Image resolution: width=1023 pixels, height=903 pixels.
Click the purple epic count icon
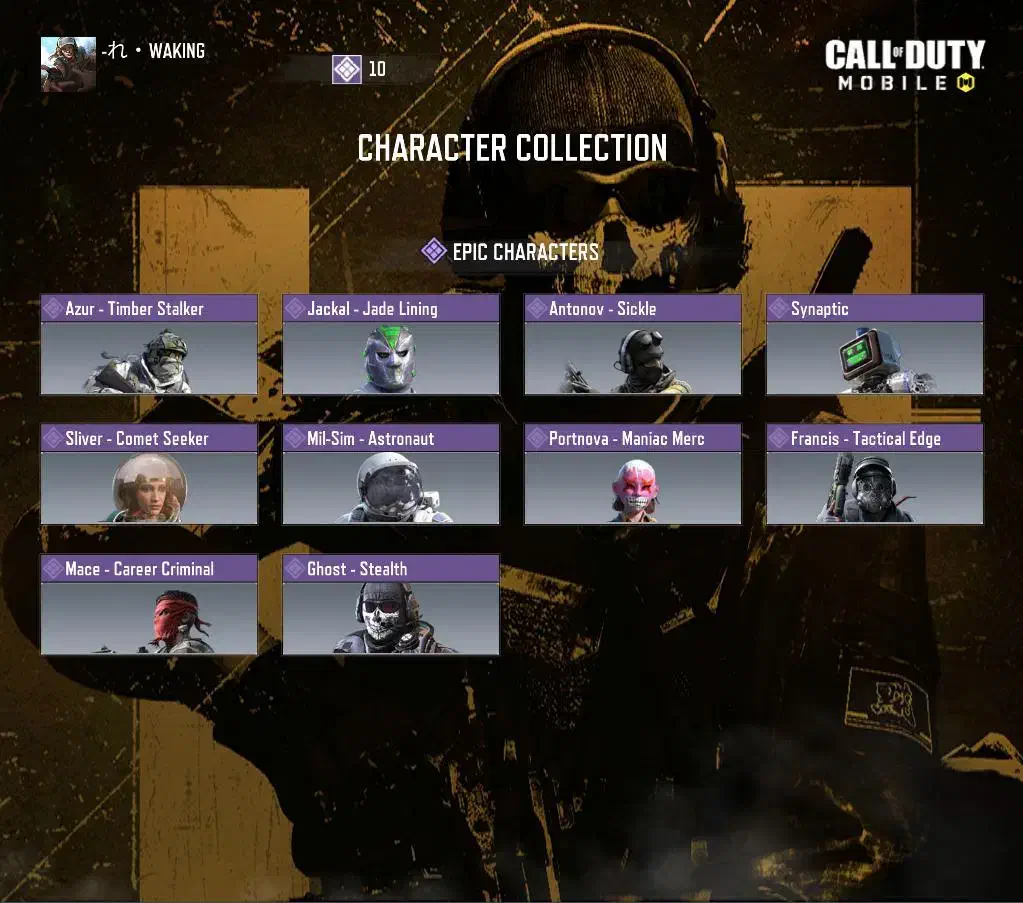347,69
